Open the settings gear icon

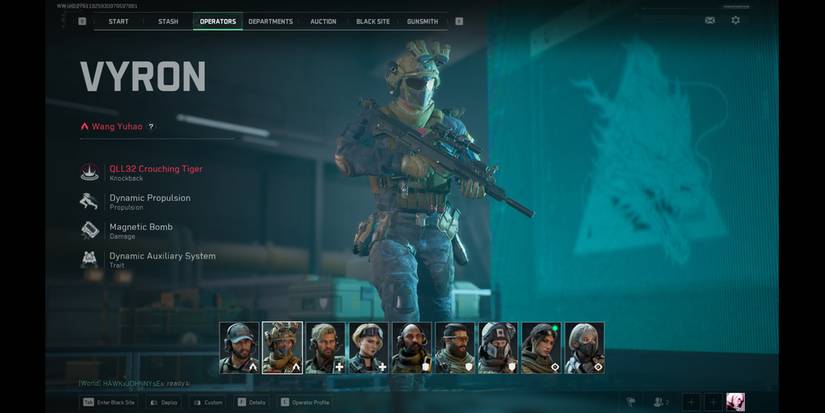pos(736,20)
